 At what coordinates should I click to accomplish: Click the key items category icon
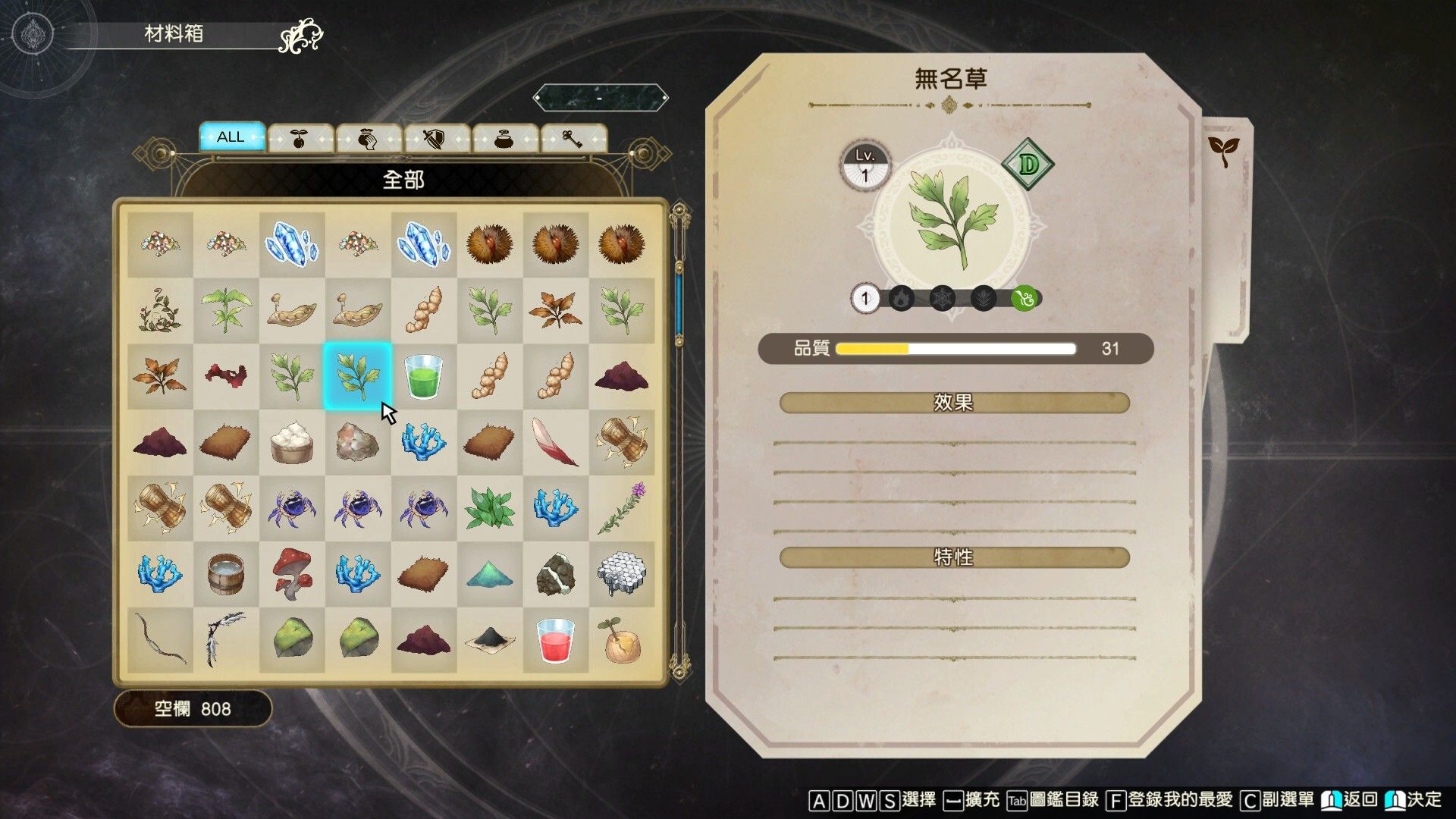point(573,137)
